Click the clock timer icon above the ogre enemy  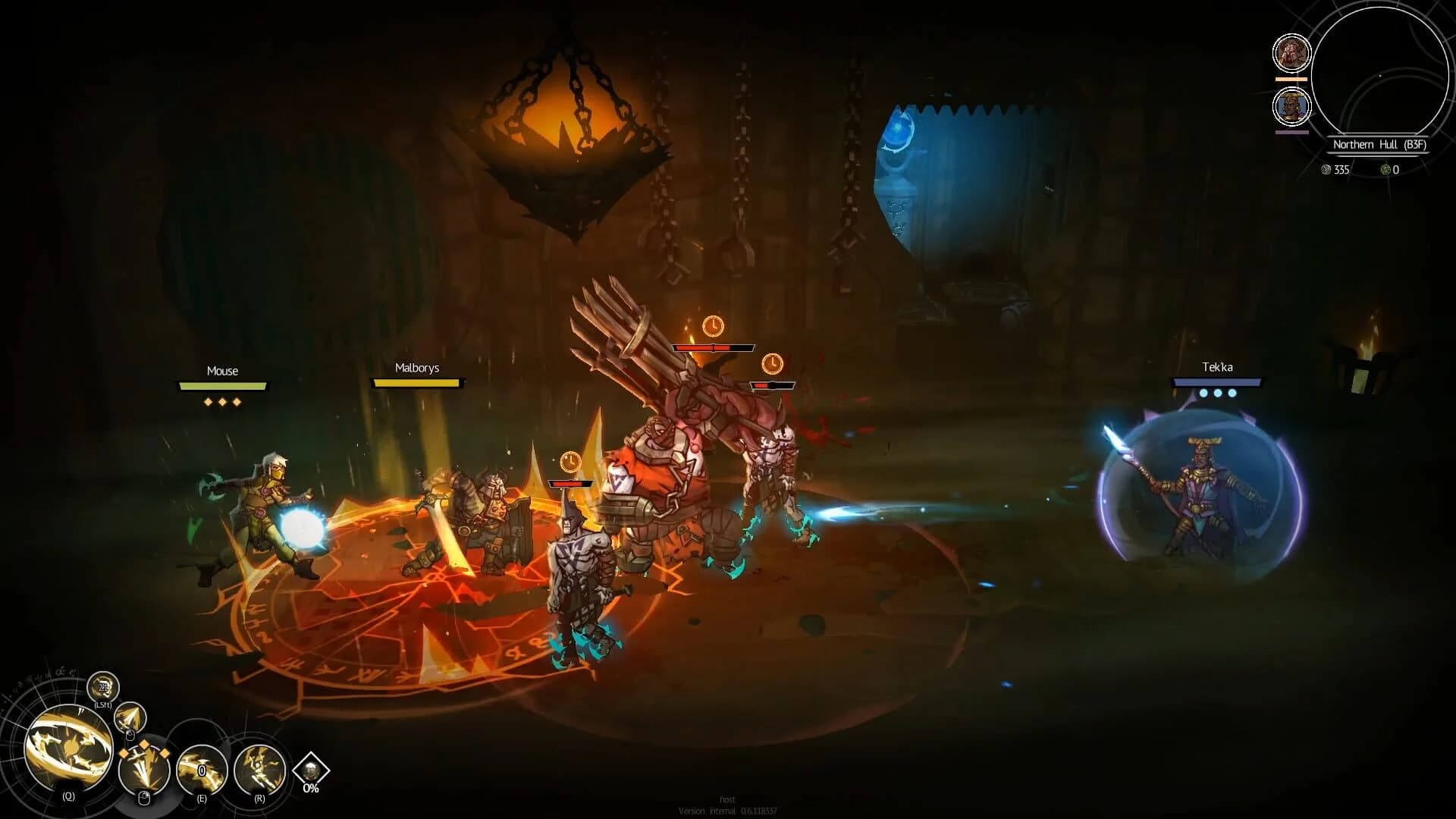point(714,328)
